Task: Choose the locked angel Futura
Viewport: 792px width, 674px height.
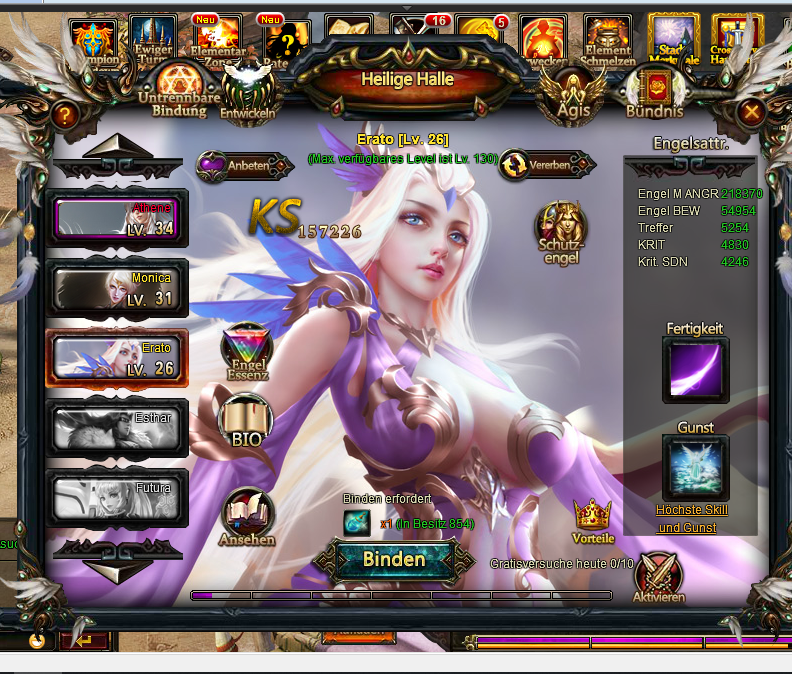Action: [x=117, y=498]
